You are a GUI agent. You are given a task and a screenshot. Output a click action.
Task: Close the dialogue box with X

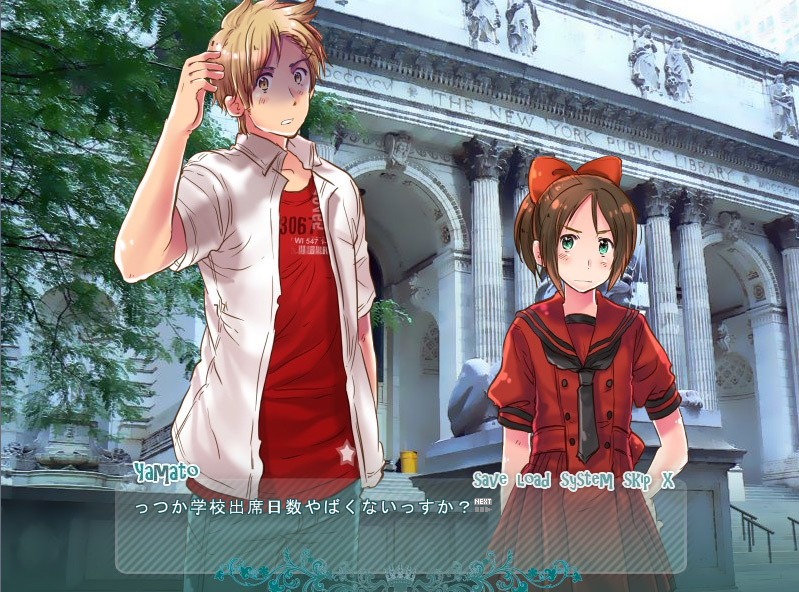[668, 480]
